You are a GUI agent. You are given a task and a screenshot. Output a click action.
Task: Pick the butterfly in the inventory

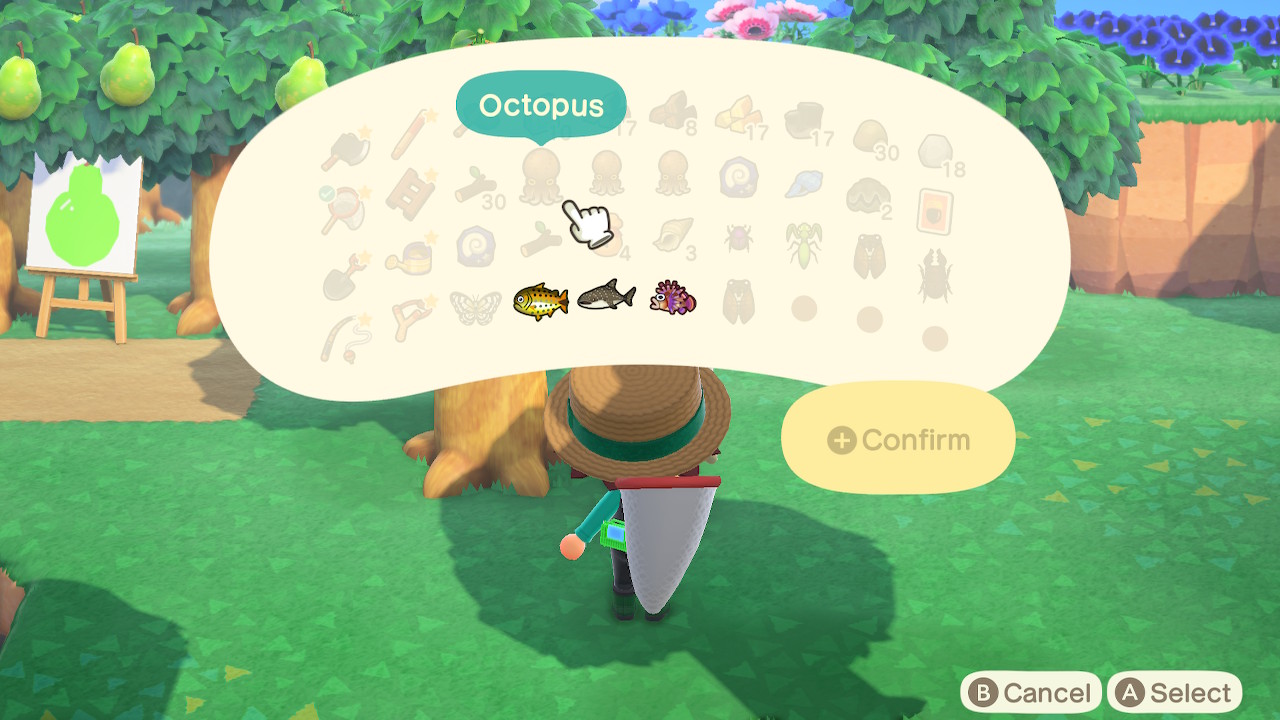point(474,307)
